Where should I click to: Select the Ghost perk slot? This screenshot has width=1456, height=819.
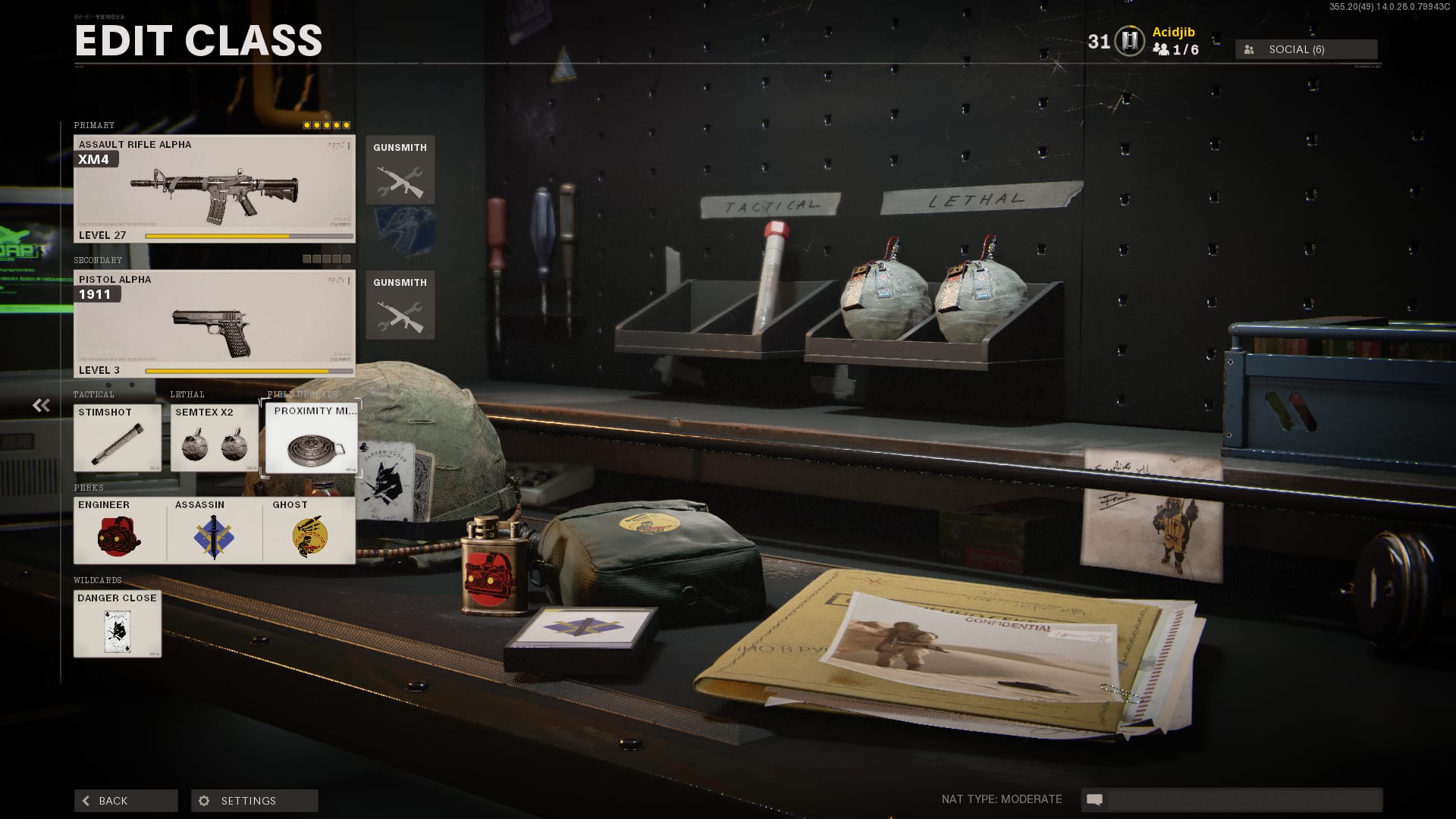309,530
